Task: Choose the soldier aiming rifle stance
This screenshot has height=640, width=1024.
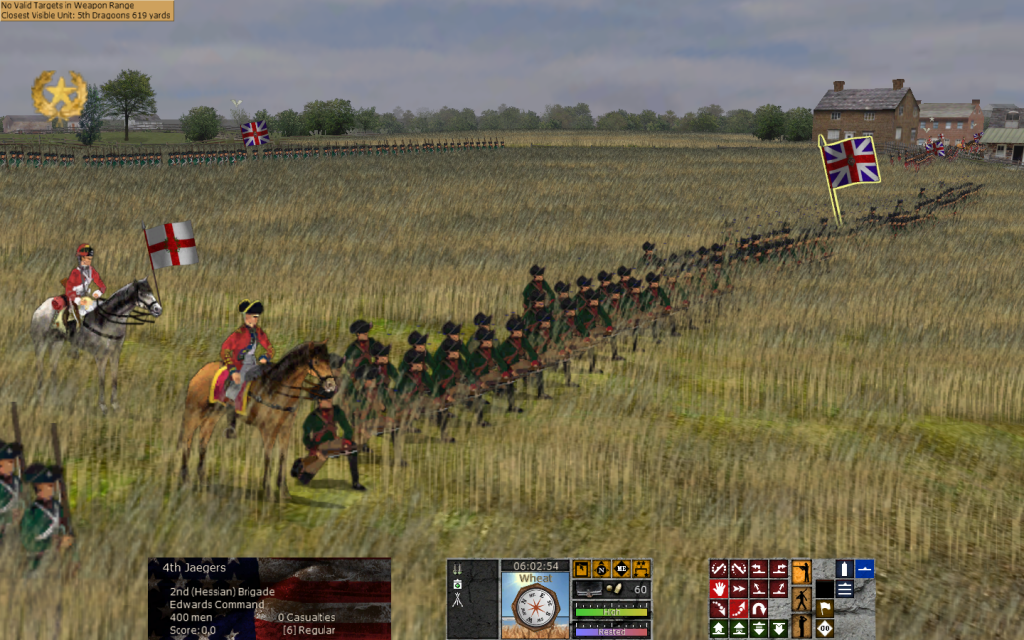Action: (x=801, y=572)
